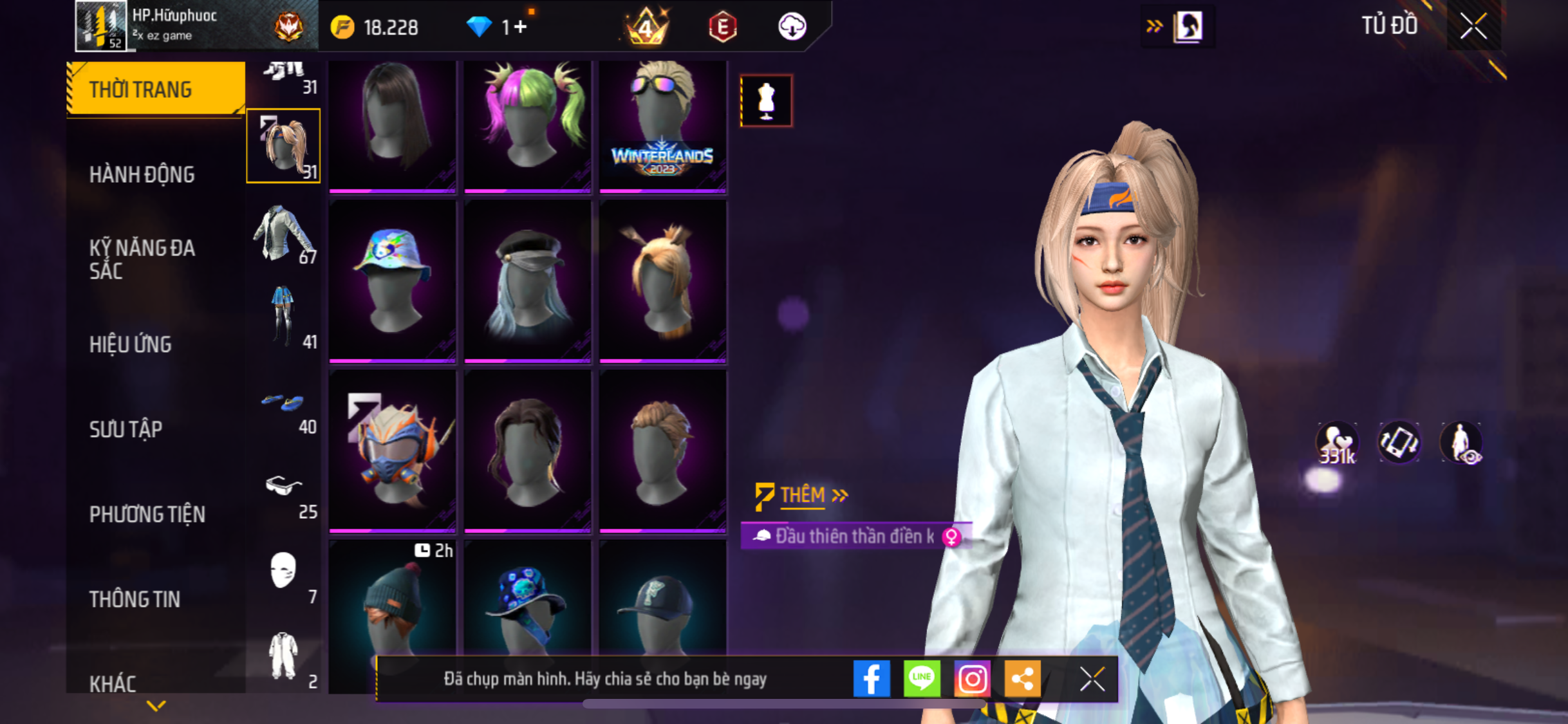This screenshot has height=724, width=1568.
Task: Open the THÔNG TIN tab
Action: 135,599
